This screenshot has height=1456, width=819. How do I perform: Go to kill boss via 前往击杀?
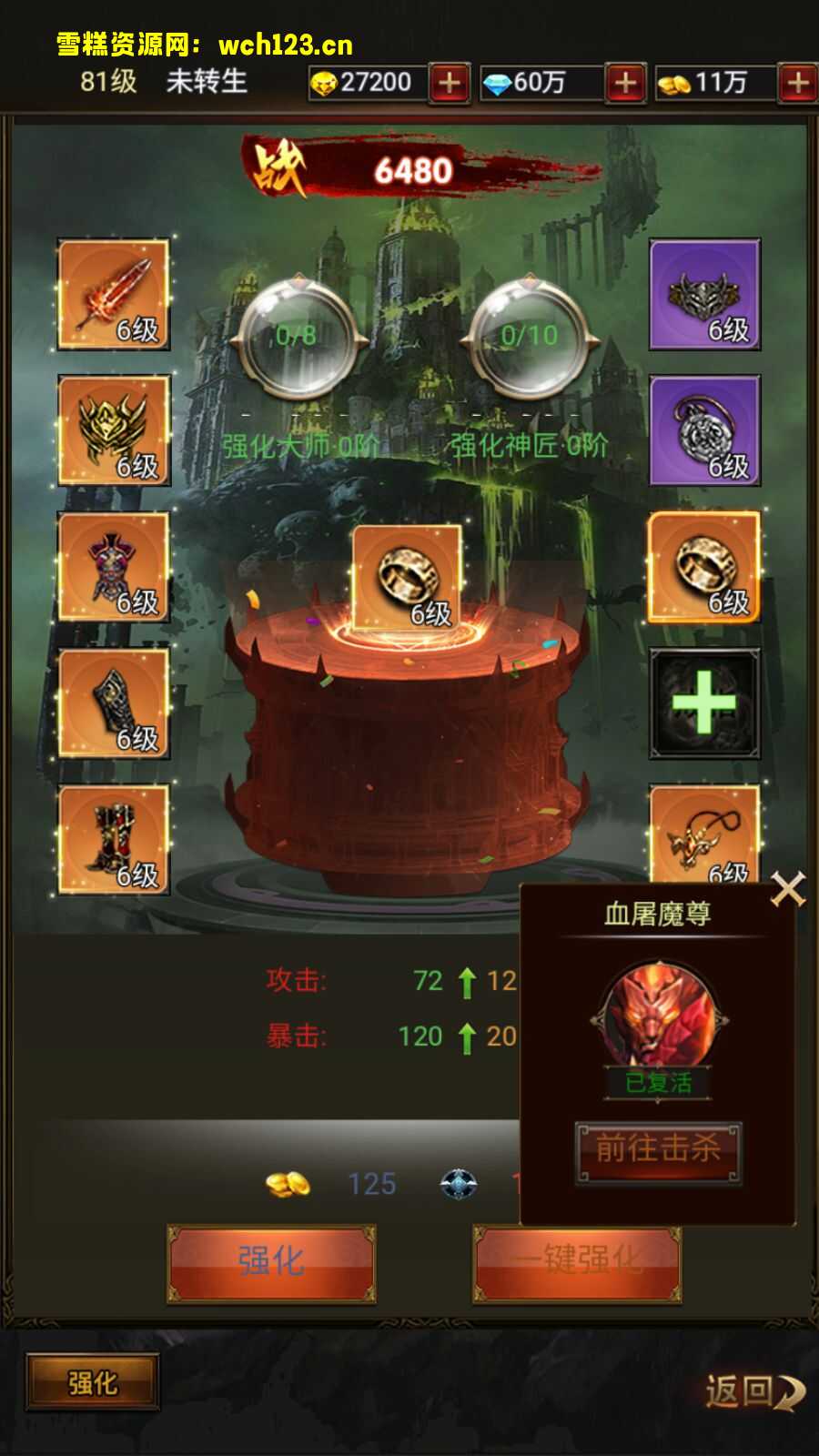point(658,1150)
